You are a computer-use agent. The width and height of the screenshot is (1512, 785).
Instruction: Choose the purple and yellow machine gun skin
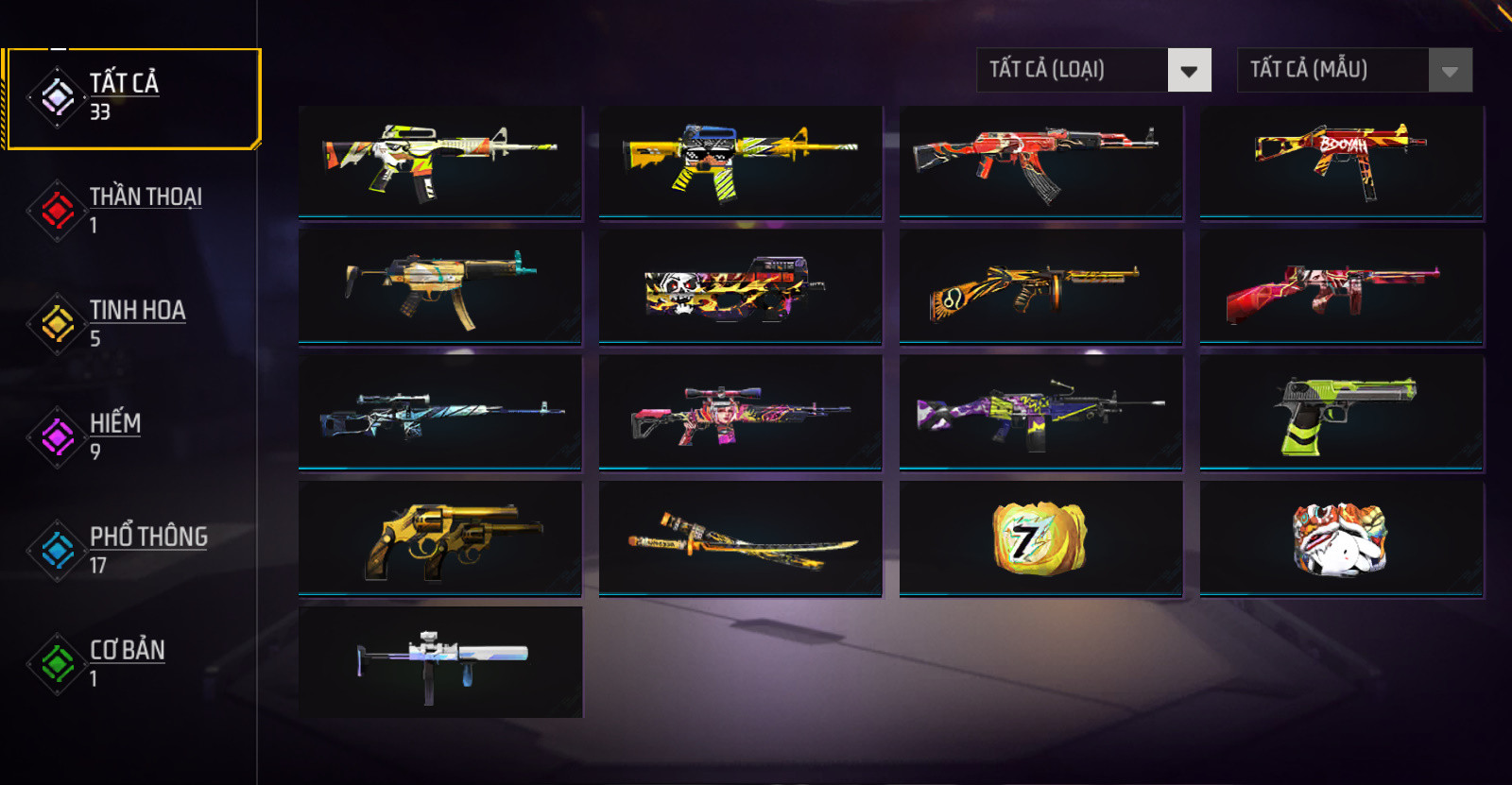pos(1040,412)
